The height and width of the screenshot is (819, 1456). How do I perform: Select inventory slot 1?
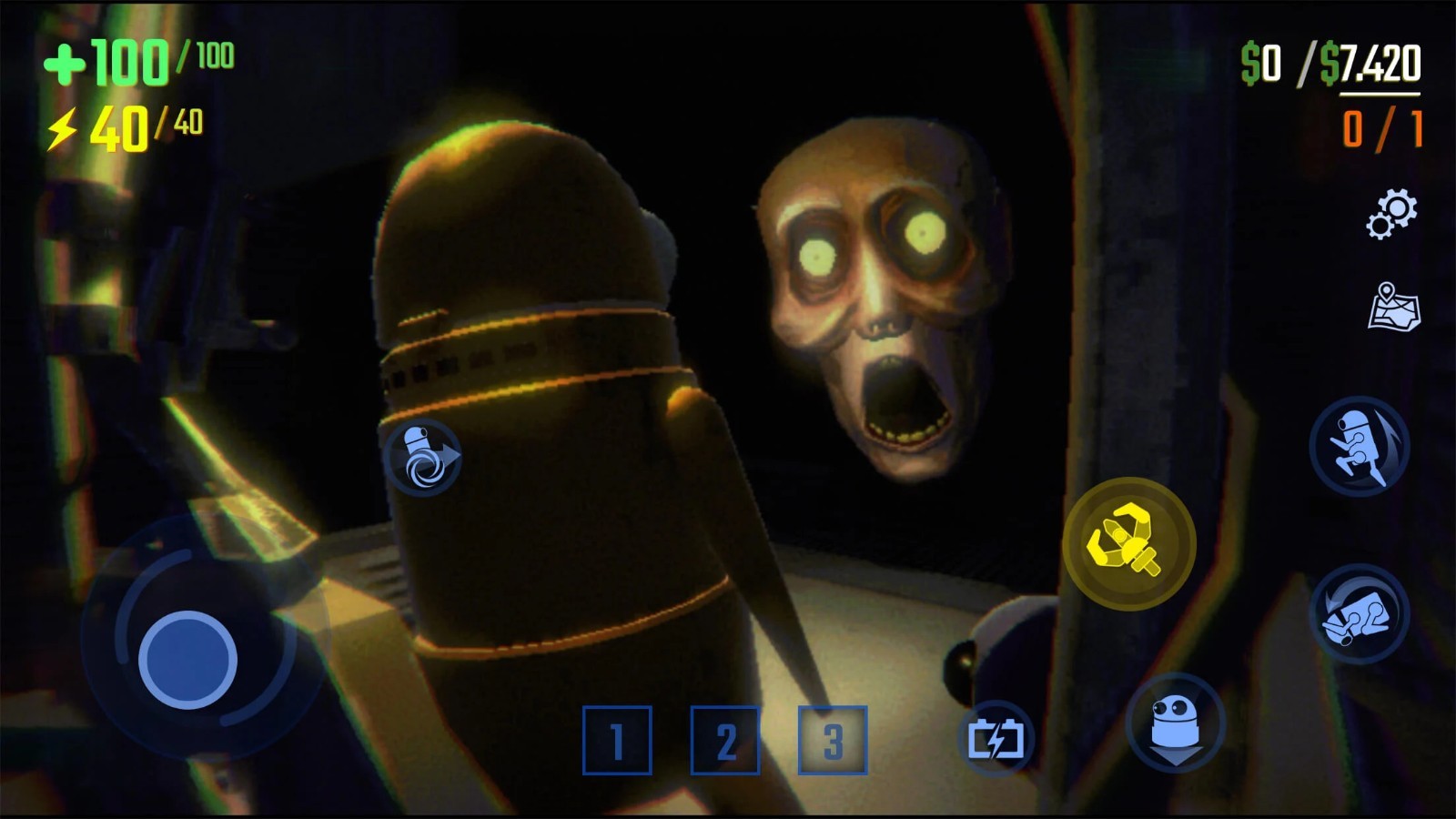tap(617, 740)
